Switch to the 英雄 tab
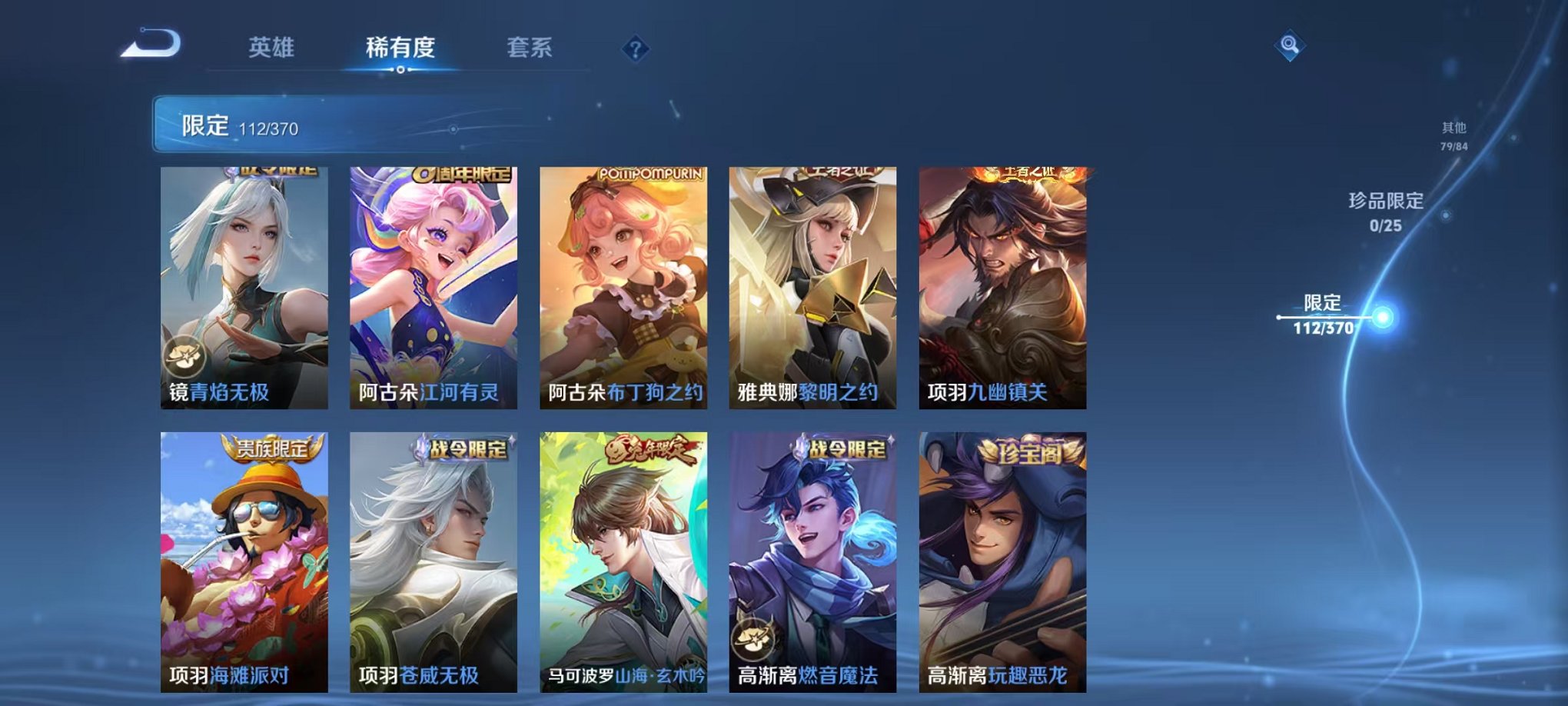 pos(270,46)
